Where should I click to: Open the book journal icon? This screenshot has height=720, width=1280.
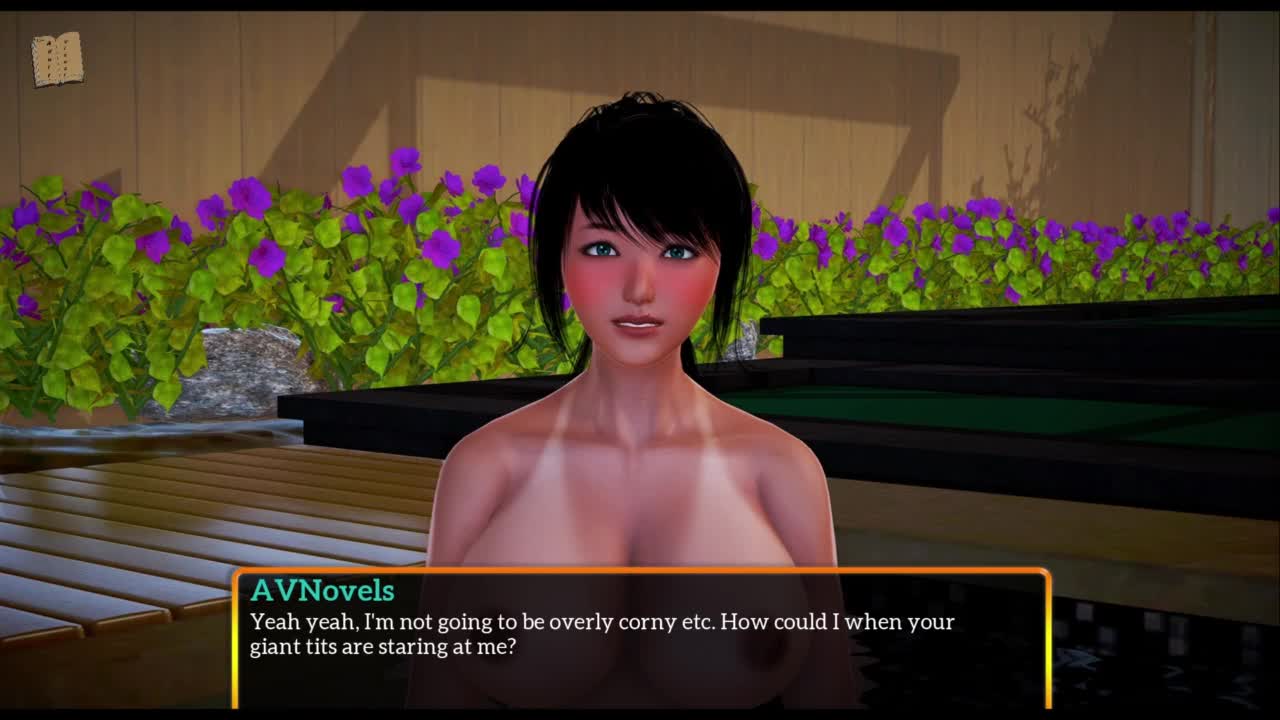(x=57, y=60)
